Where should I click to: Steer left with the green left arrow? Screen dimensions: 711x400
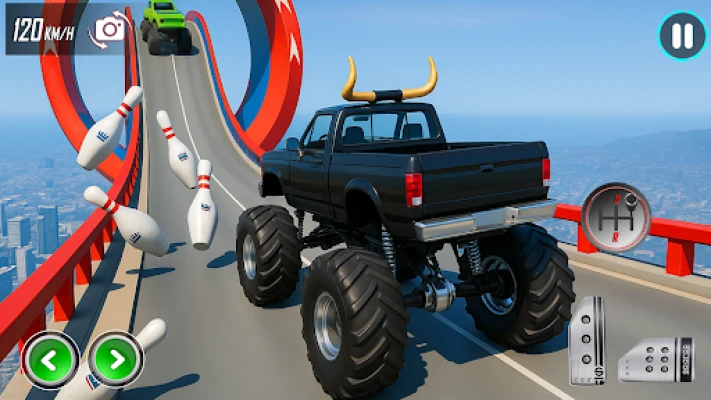click(x=50, y=358)
